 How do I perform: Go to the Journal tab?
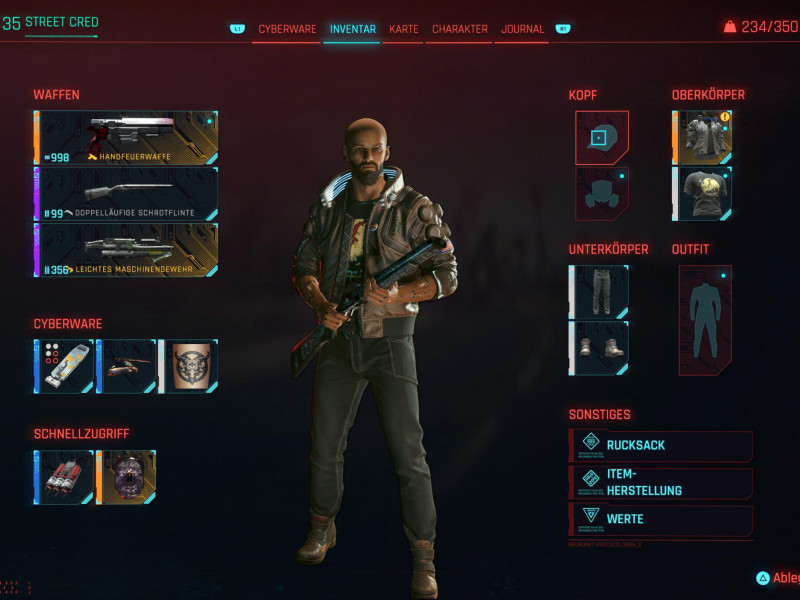click(x=522, y=29)
